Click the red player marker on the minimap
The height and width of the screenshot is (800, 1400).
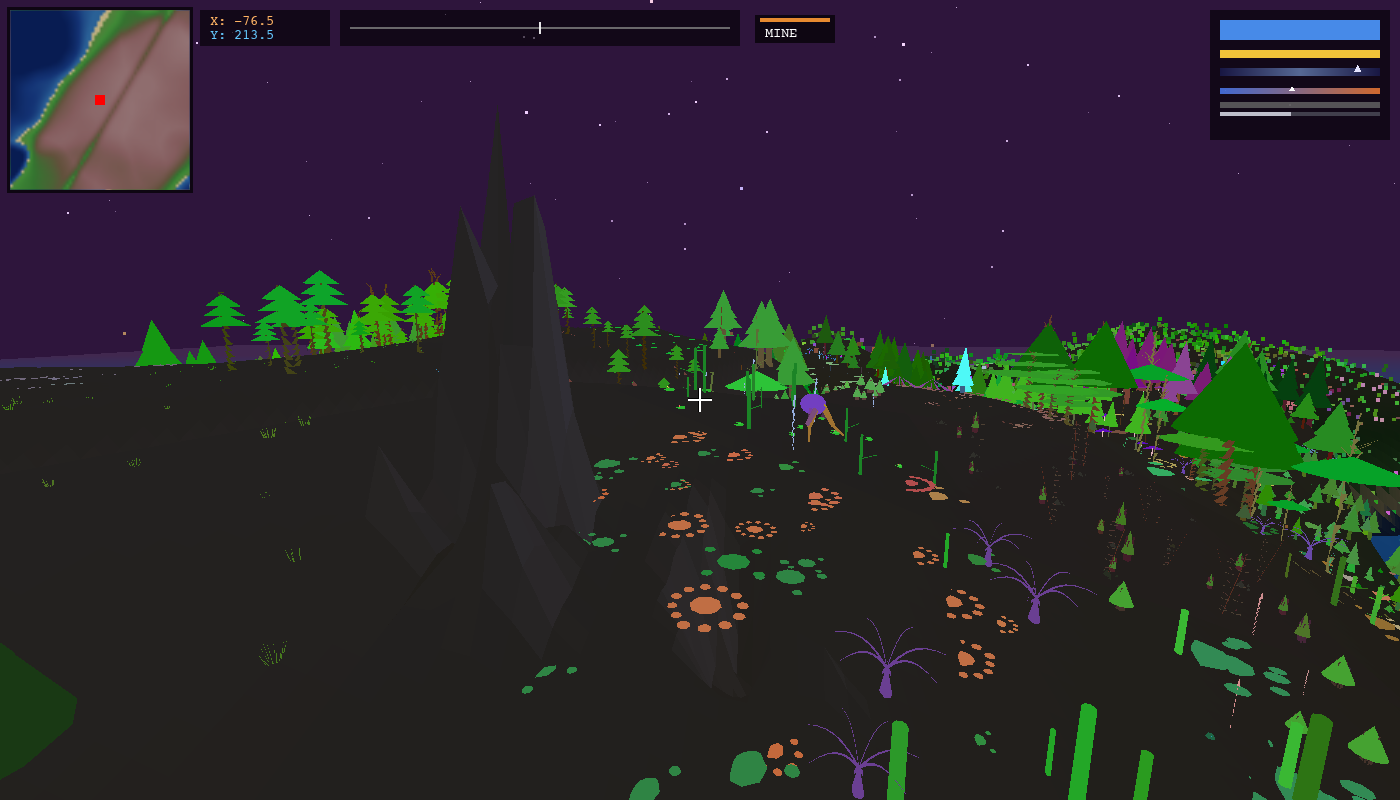coord(100,100)
